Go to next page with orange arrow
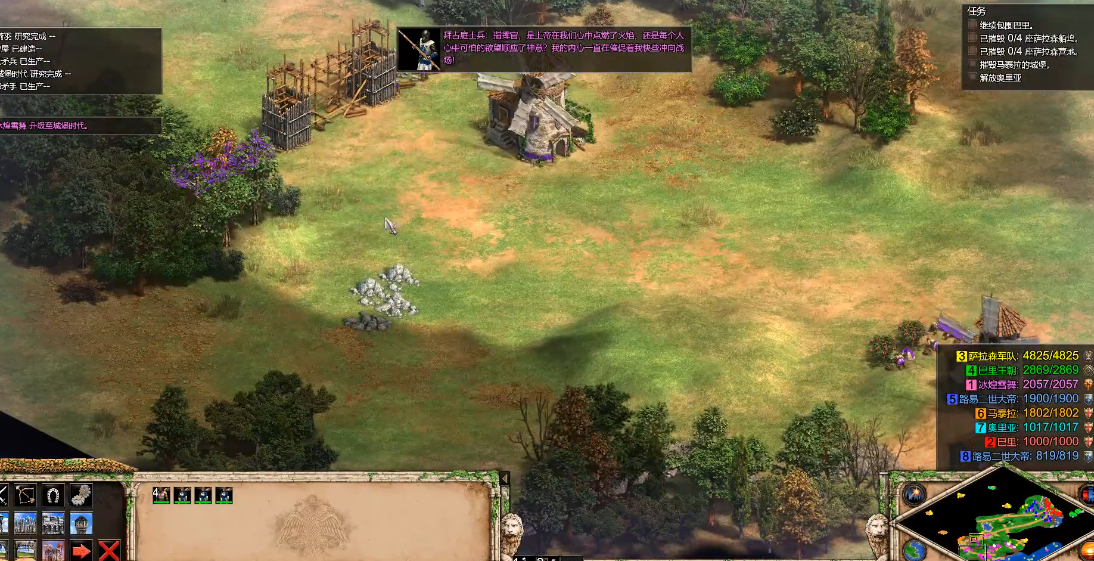The height and width of the screenshot is (561, 1094). click(82, 549)
